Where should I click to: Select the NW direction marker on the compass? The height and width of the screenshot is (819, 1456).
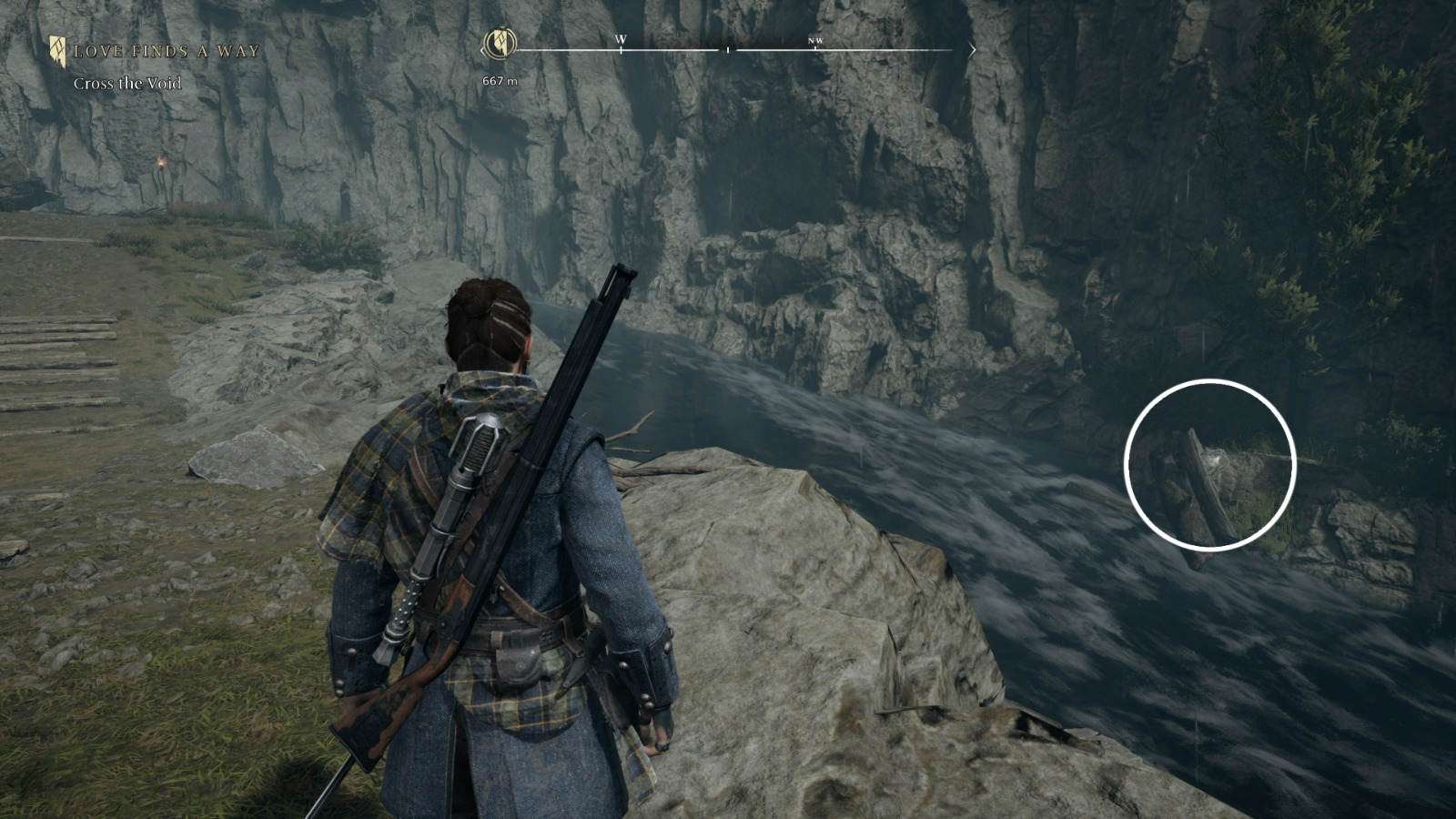(x=818, y=41)
